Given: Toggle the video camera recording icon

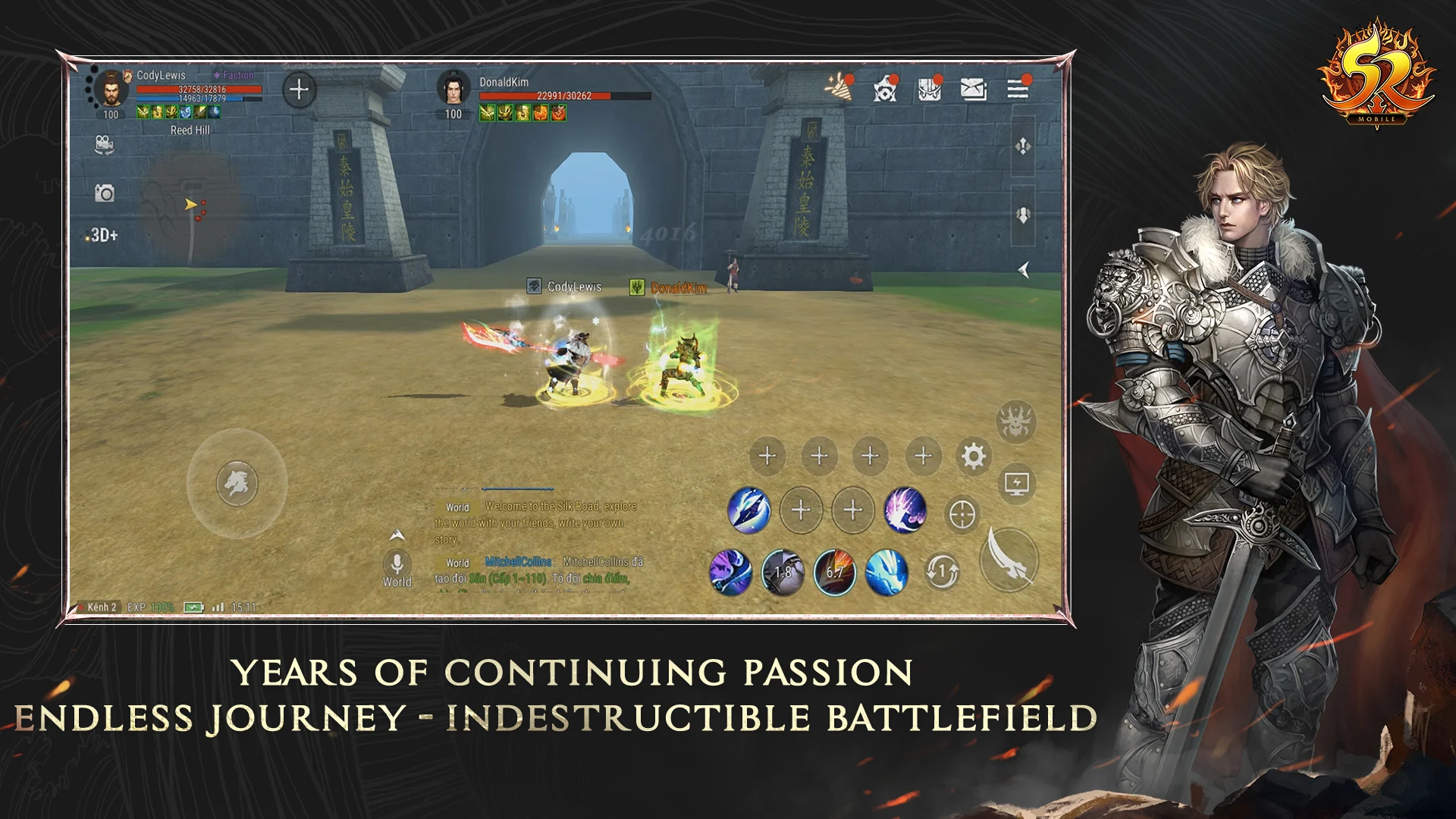Looking at the screenshot, I should [x=104, y=145].
